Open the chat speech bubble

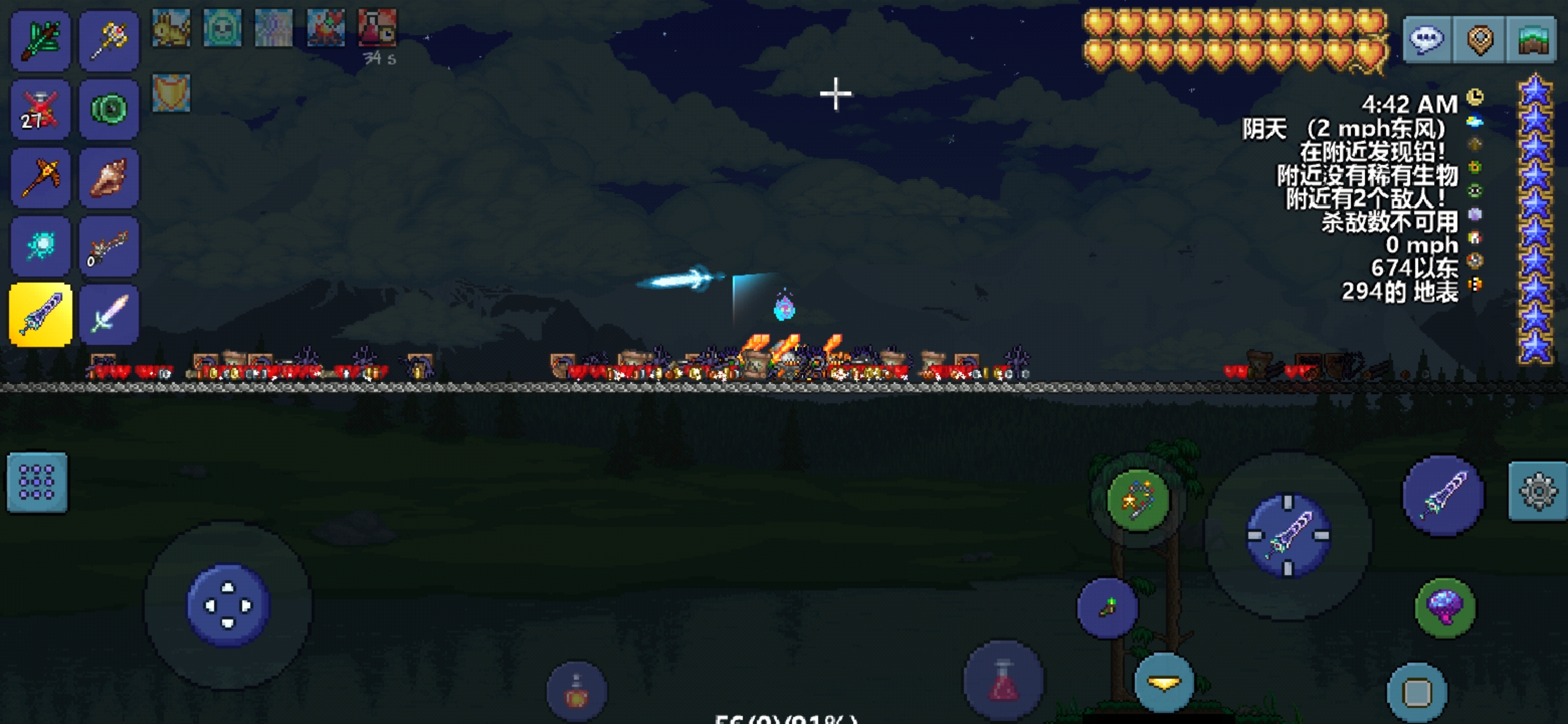pyautogui.click(x=1427, y=40)
